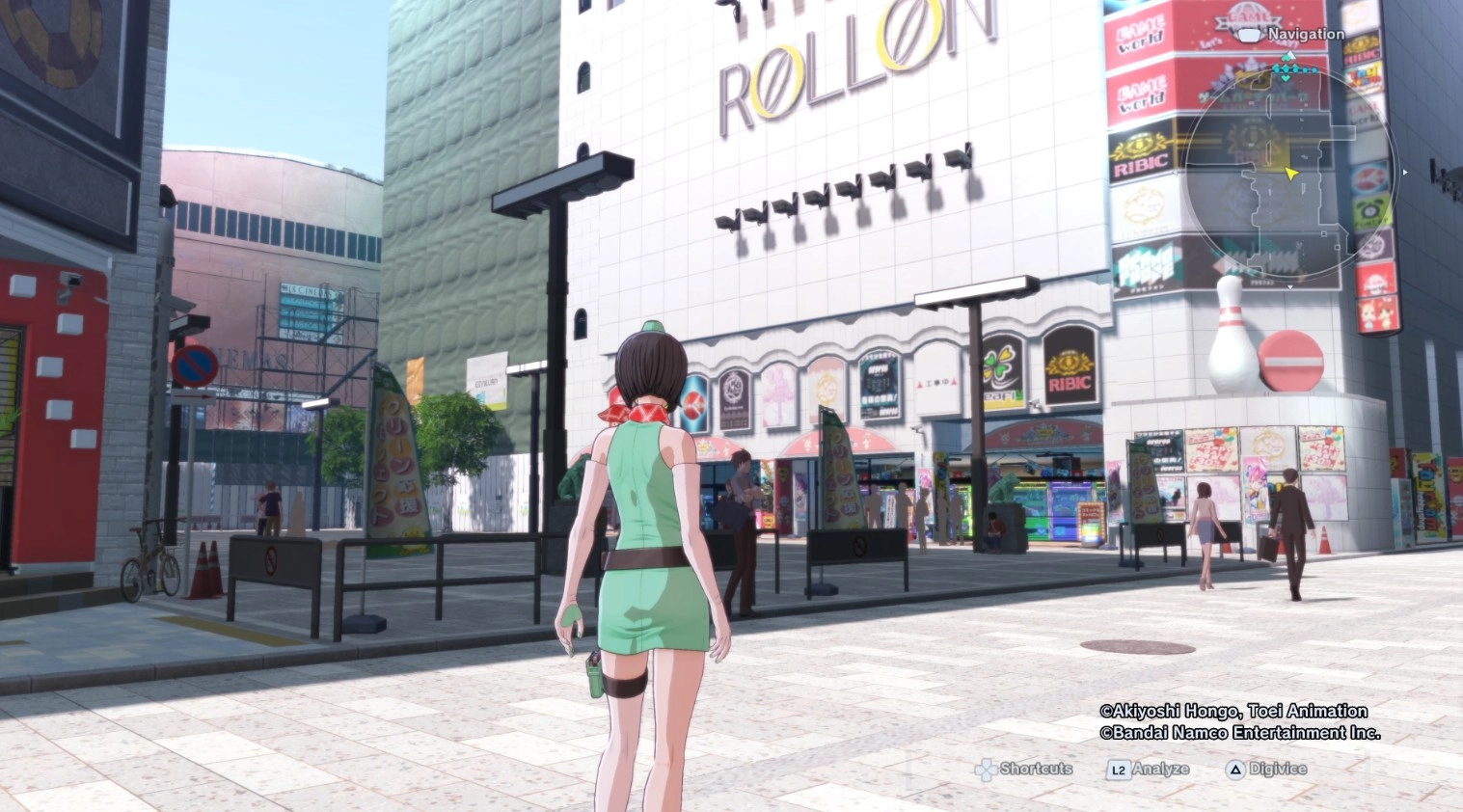Viewport: 1463px width, 812px height.
Task: Open the circular minimap
Action: pos(1290,175)
